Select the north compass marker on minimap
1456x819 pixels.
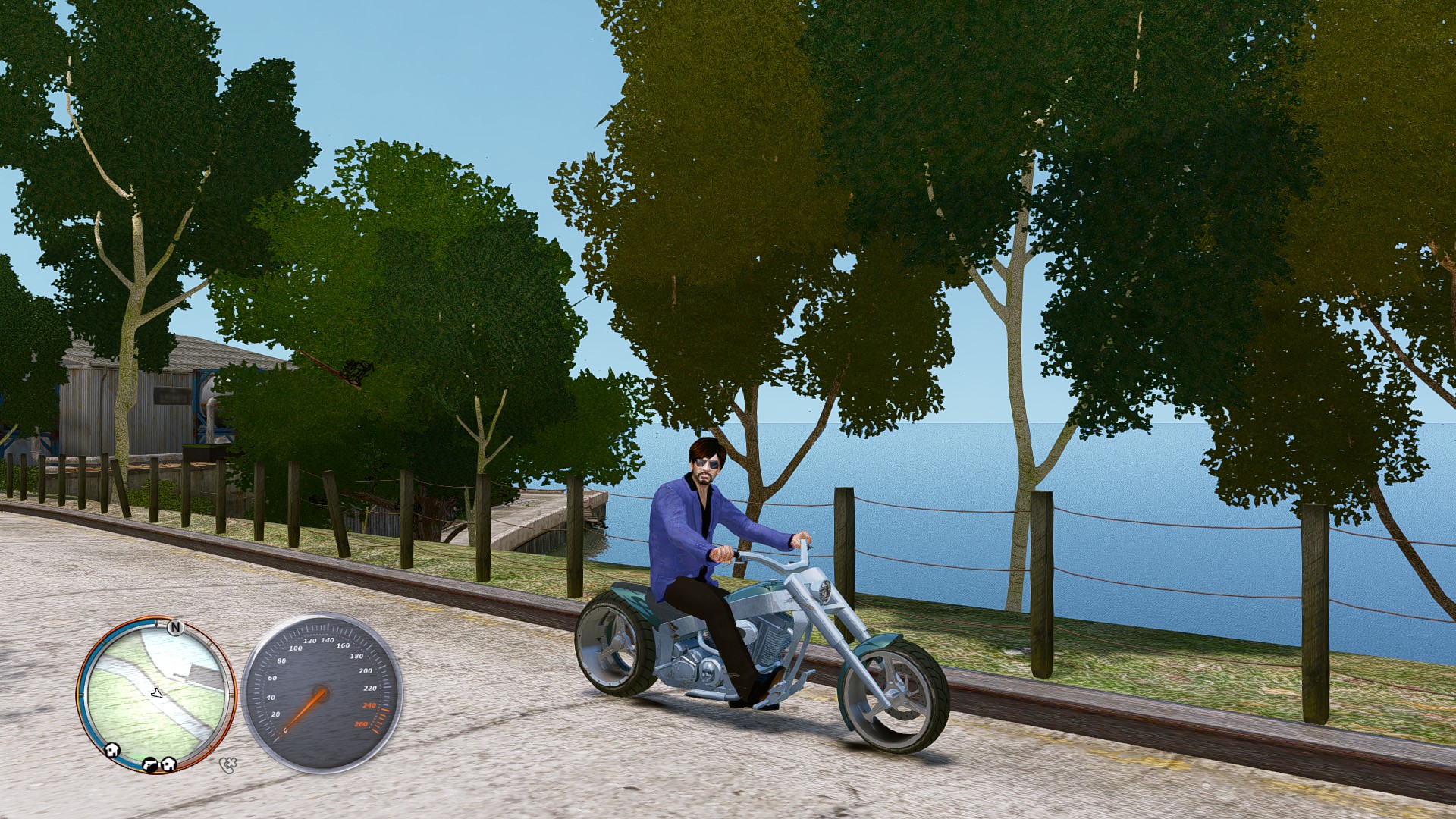coord(175,628)
